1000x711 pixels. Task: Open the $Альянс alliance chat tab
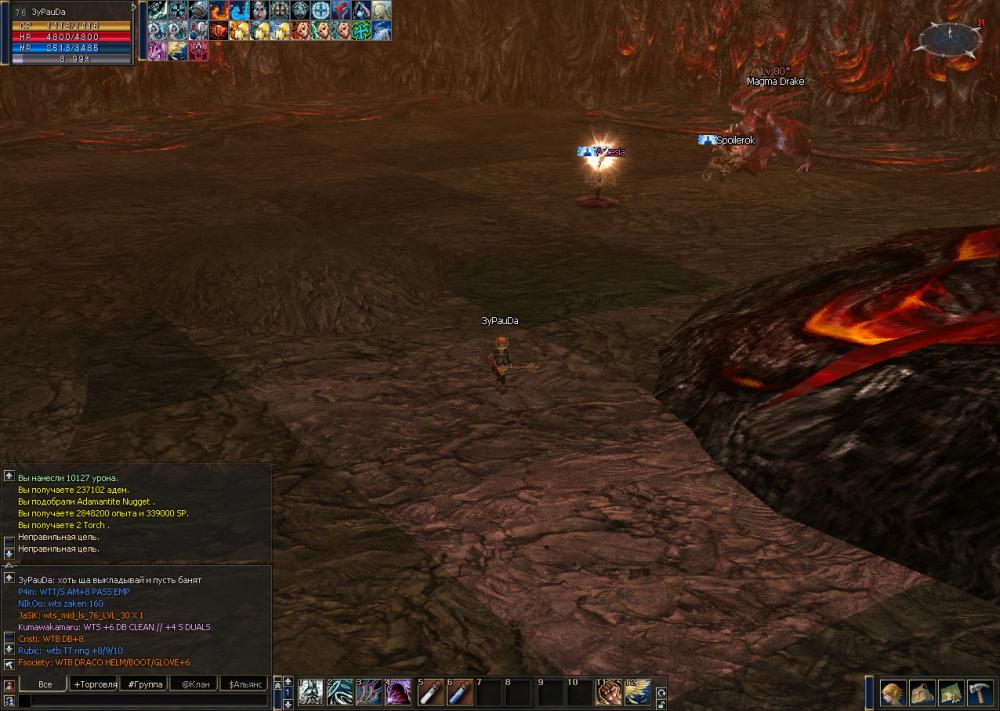(244, 685)
